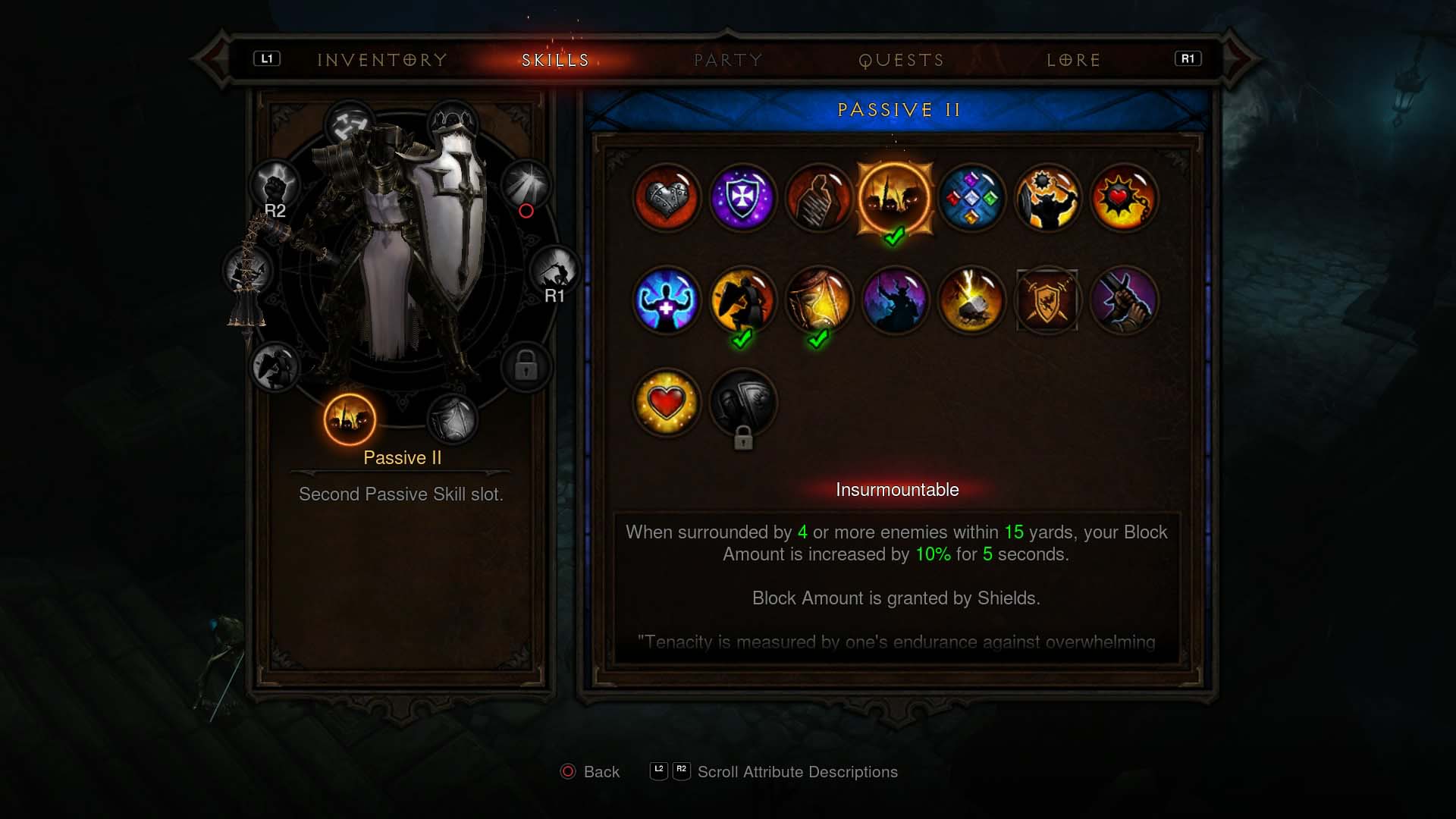The image size is (1456, 819).
Task: Switch to the INVENTORY tab
Action: click(x=381, y=60)
